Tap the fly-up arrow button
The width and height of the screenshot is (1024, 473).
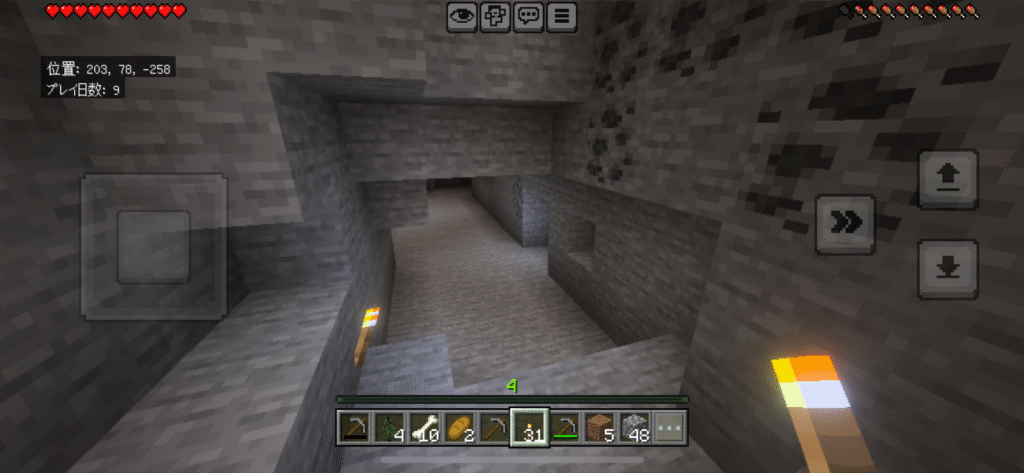click(x=948, y=178)
